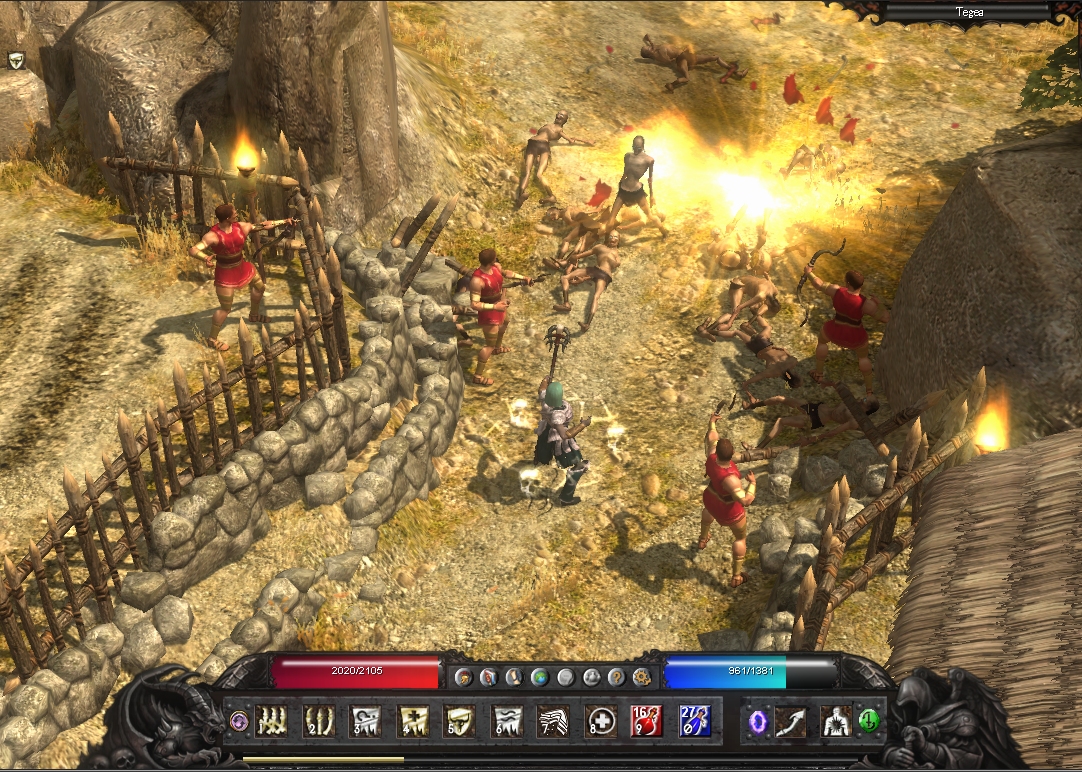The width and height of the screenshot is (1082, 772).
Task: Open the skills book icon
Action: pos(488,677)
